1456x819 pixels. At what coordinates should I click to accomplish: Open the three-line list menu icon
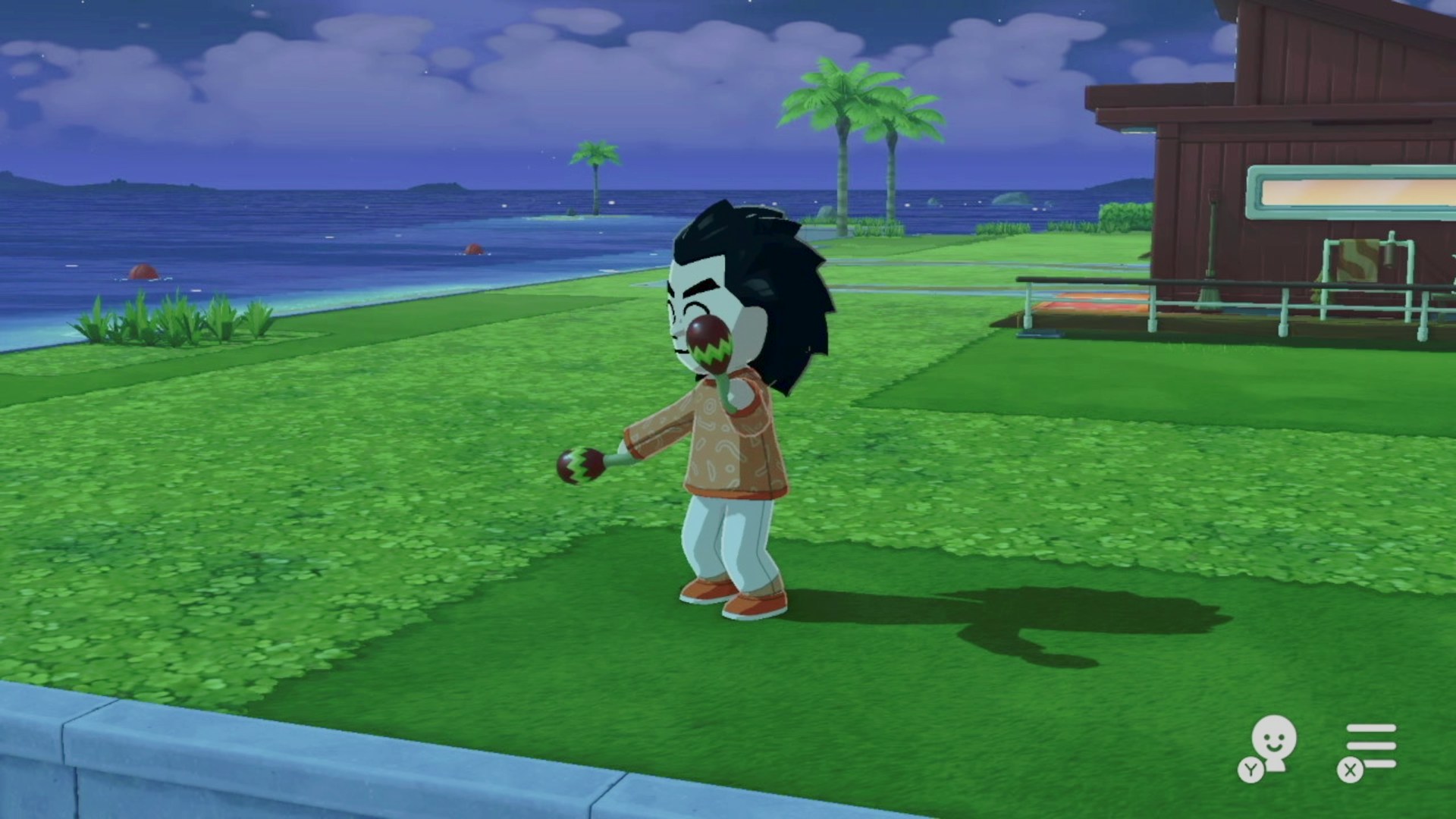coord(1370,746)
